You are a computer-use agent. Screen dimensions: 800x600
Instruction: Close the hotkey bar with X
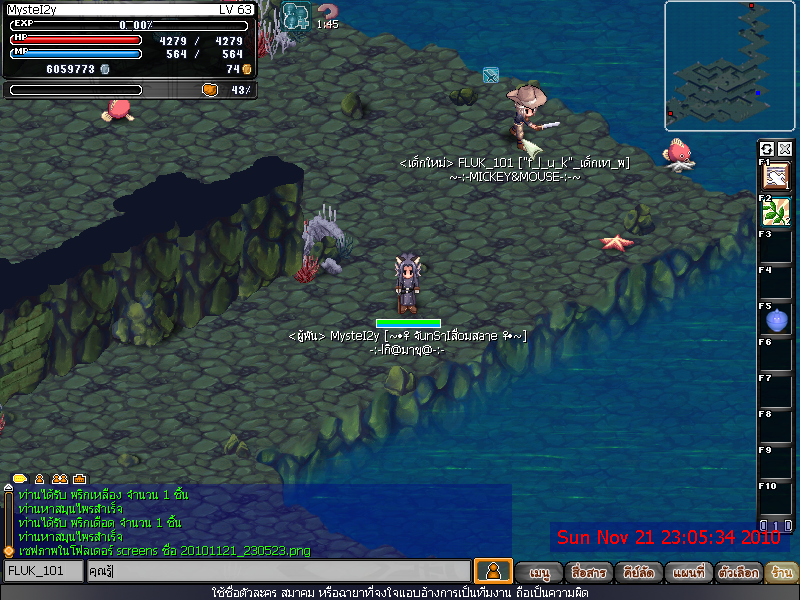tap(785, 149)
